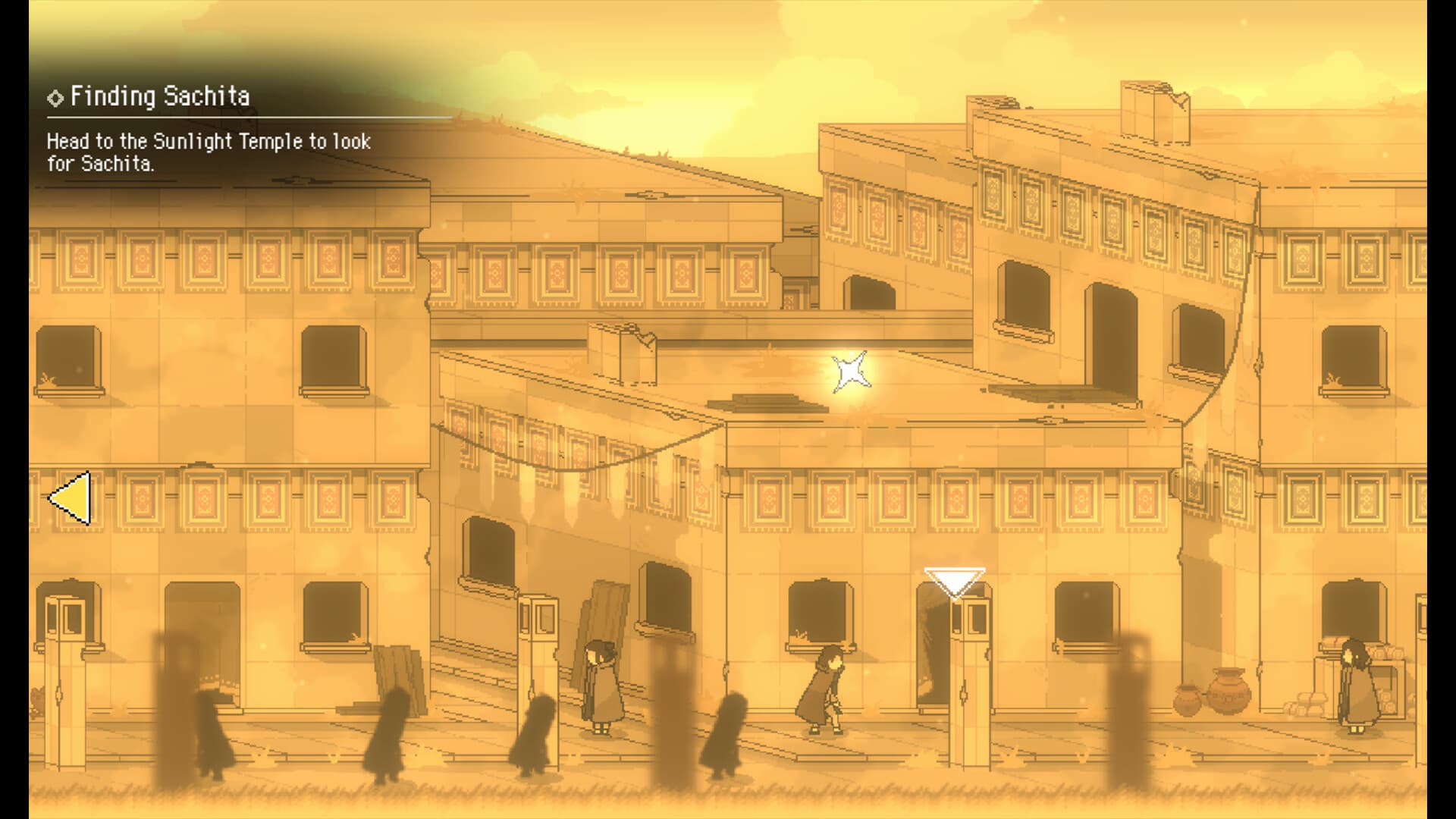1456x819 pixels.
Task: Select the Finding Sachita quest title
Action: 159,96
